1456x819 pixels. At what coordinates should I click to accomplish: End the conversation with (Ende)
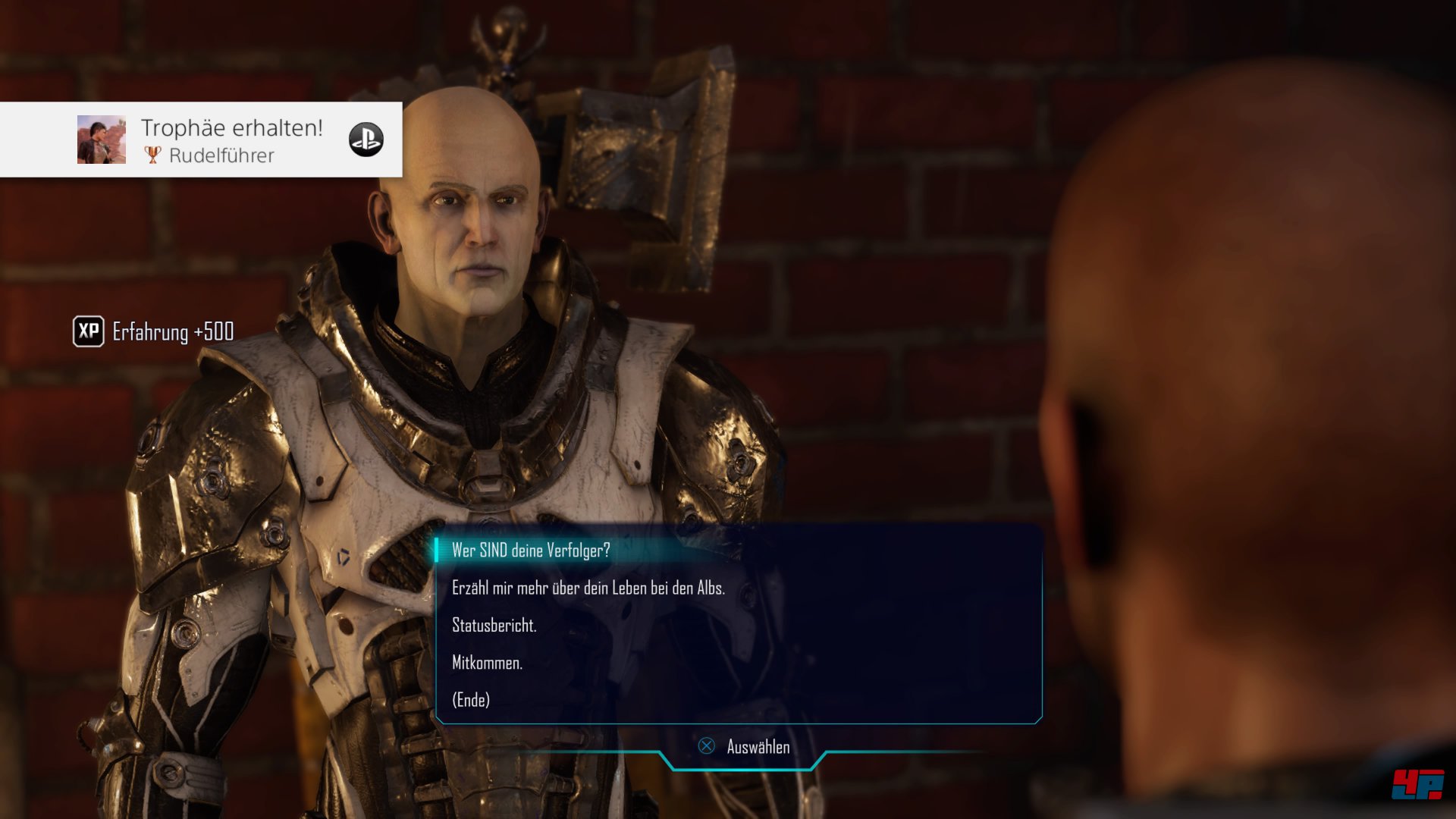tap(471, 700)
